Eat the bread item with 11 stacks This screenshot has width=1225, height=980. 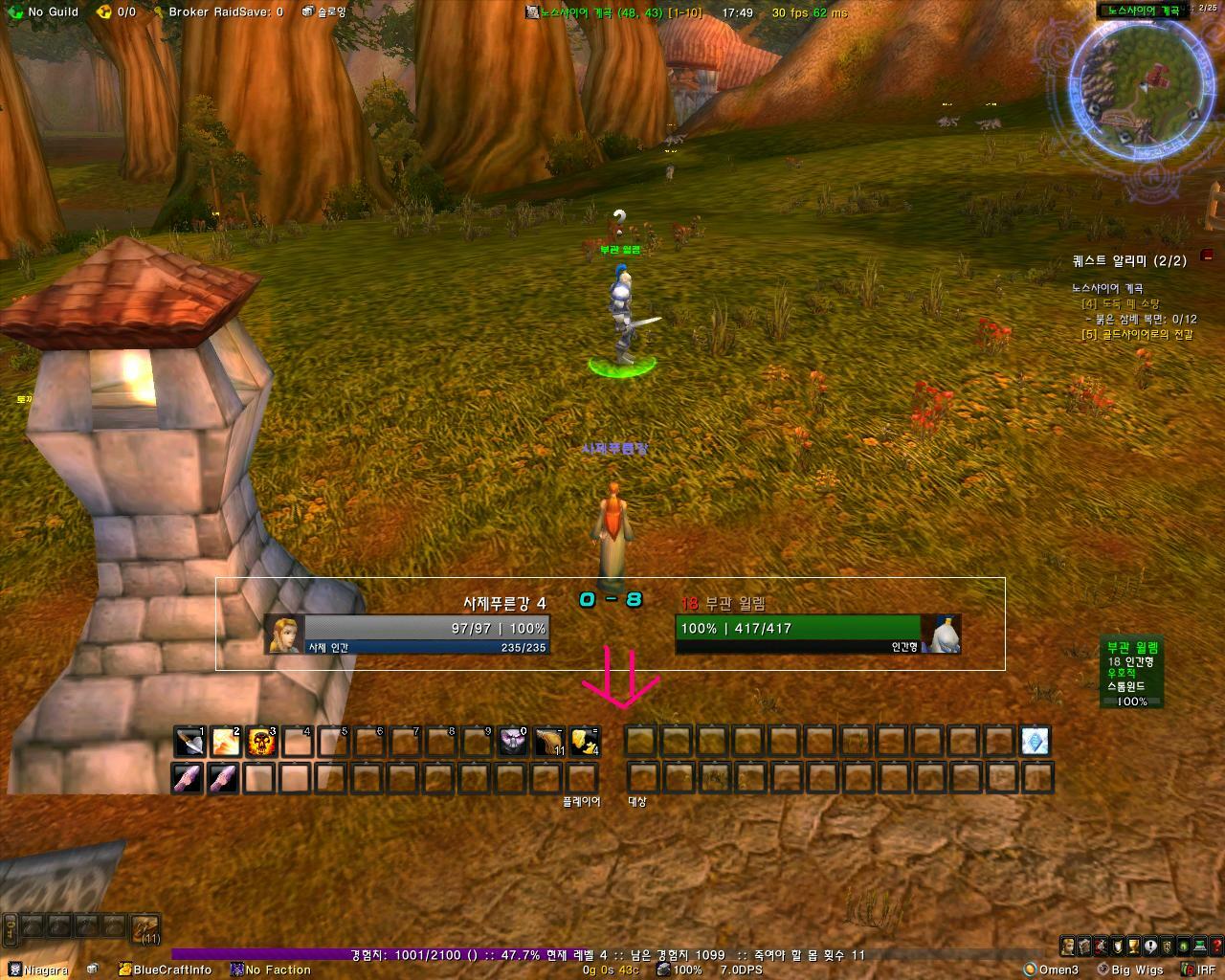coord(548,742)
